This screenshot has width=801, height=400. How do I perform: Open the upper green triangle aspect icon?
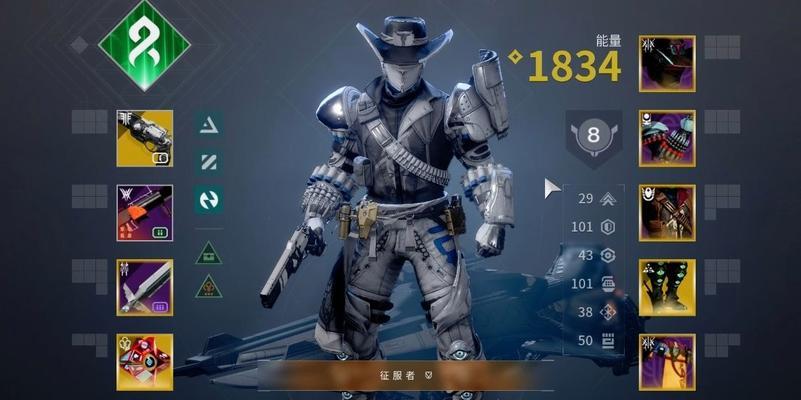click(209, 252)
